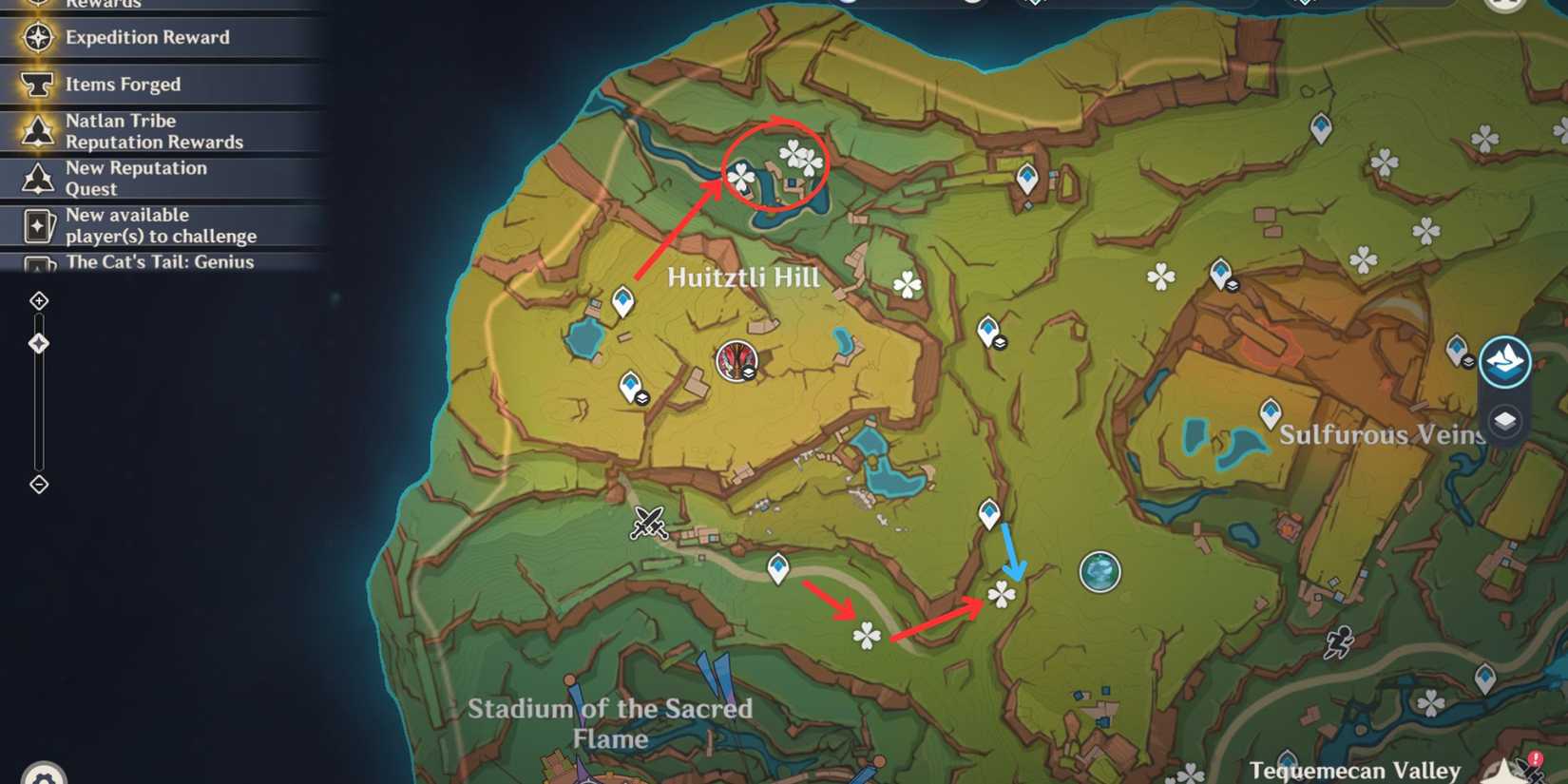Click the region switcher icon on the right edge
The width and height of the screenshot is (1568, 784).
pyautogui.click(x=1504, y=361)
